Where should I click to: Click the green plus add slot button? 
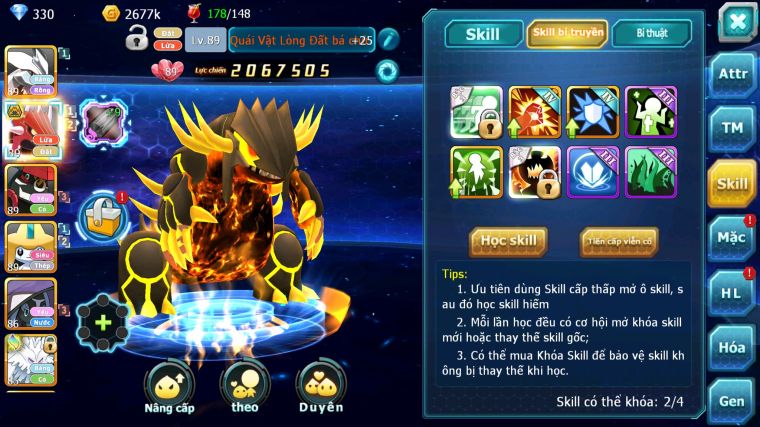coord(102,322)
